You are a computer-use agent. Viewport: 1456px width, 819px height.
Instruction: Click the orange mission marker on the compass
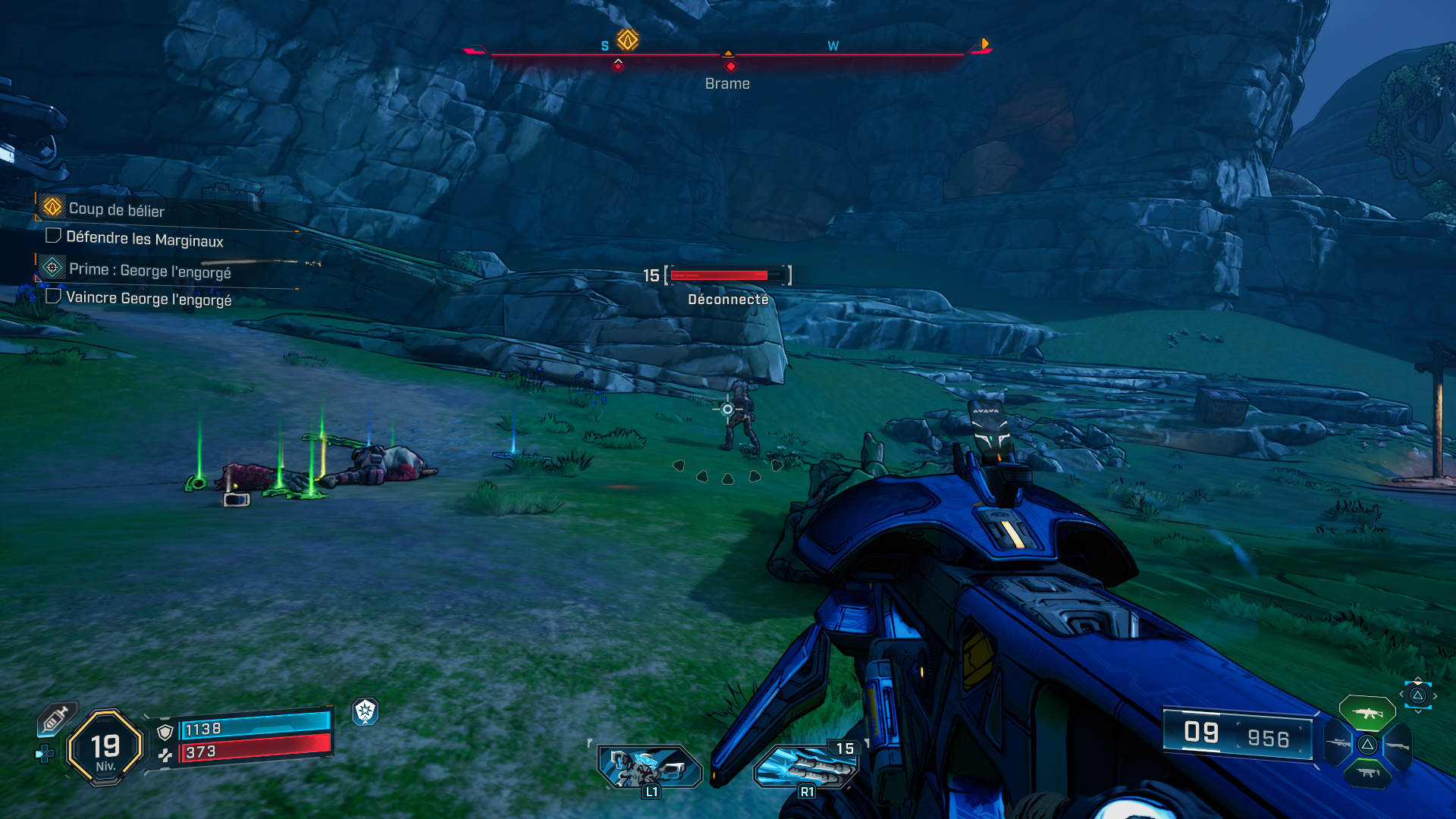point(627,39)
